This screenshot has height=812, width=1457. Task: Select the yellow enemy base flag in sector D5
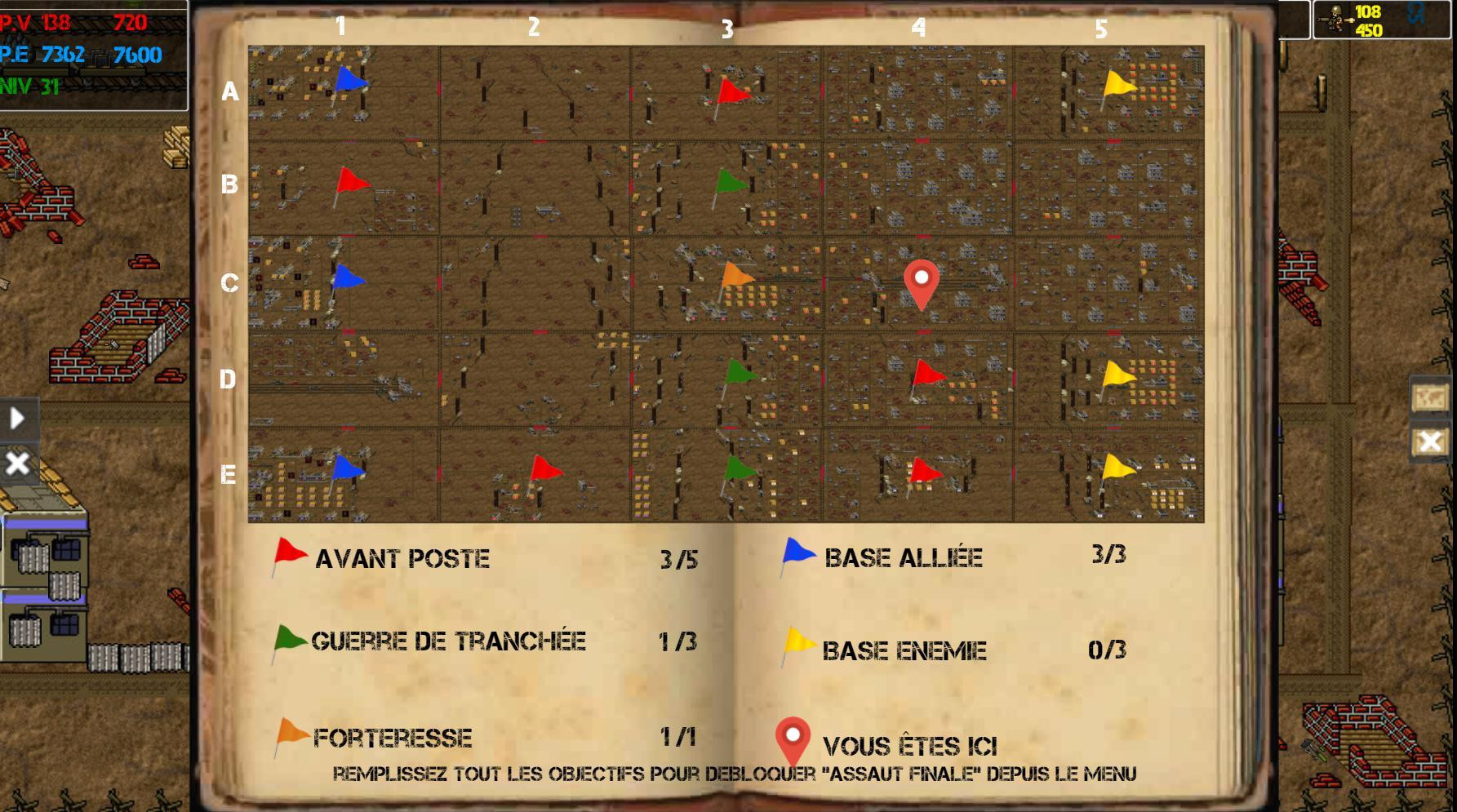(1118, 371)
